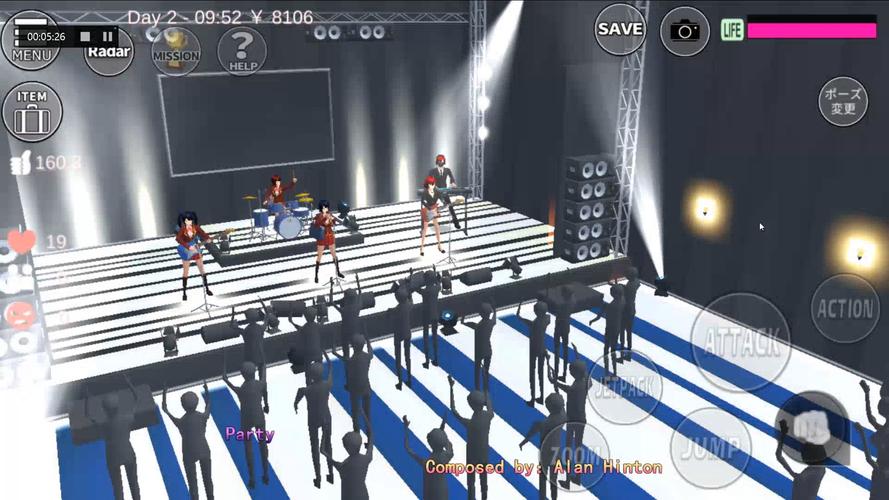The image size is (889, 500).
Task: Hit the ATTACK button
Action: click(x=740, y=341)
